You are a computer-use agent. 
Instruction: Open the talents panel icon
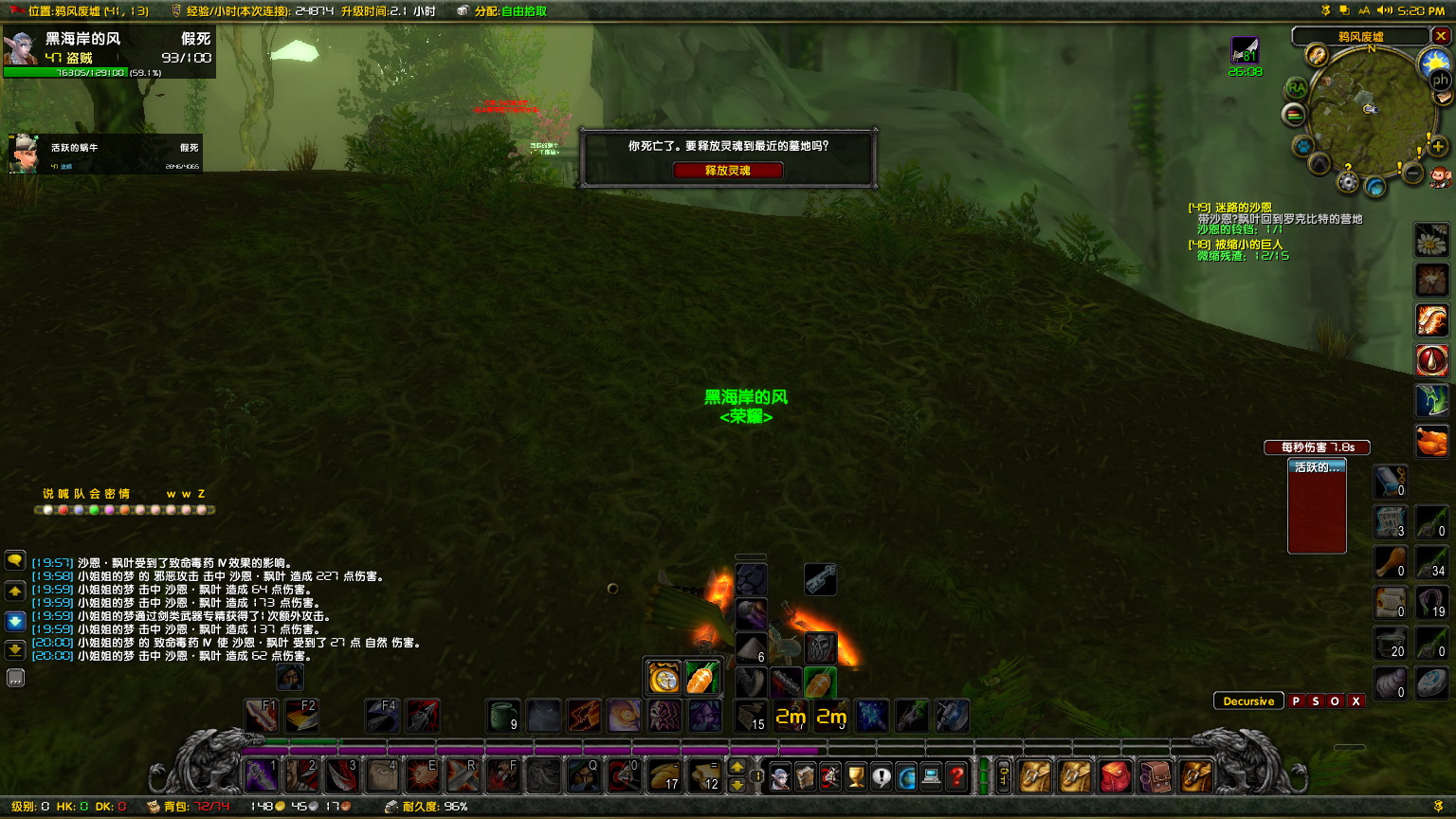pyautogui.click(x=830, y=776)
